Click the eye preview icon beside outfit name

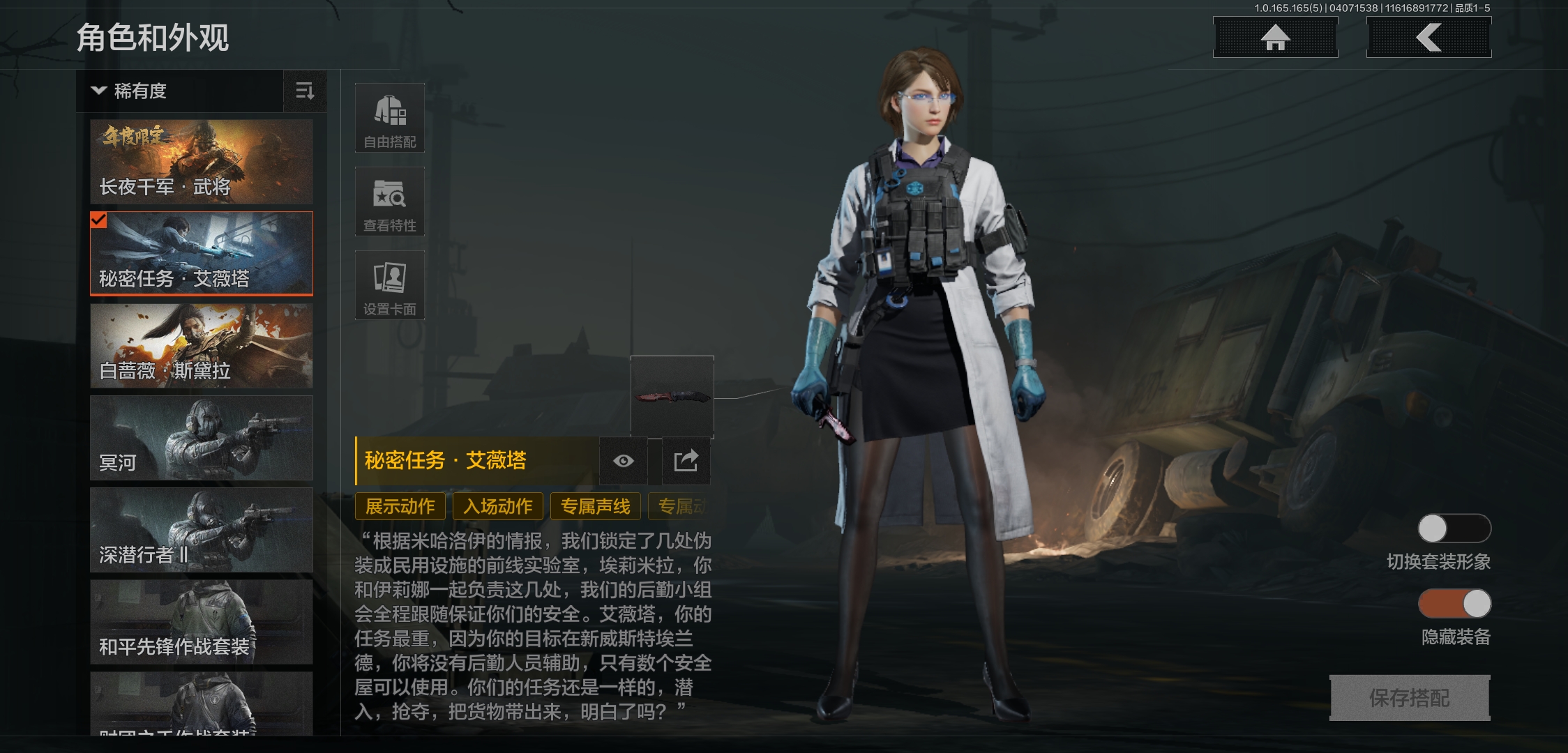click(x=622, y=460)
